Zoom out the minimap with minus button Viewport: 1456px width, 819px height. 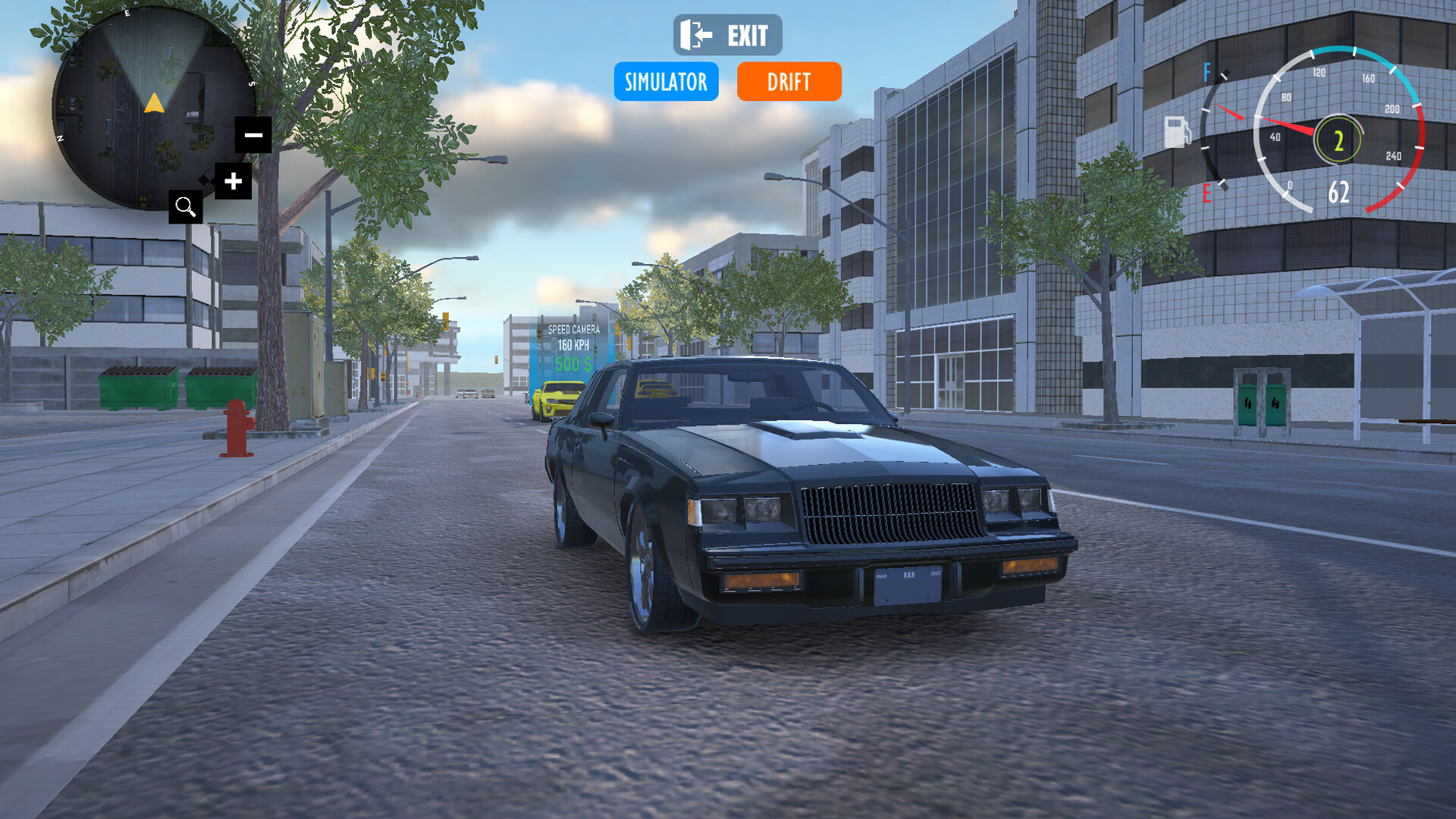[253, 135]
